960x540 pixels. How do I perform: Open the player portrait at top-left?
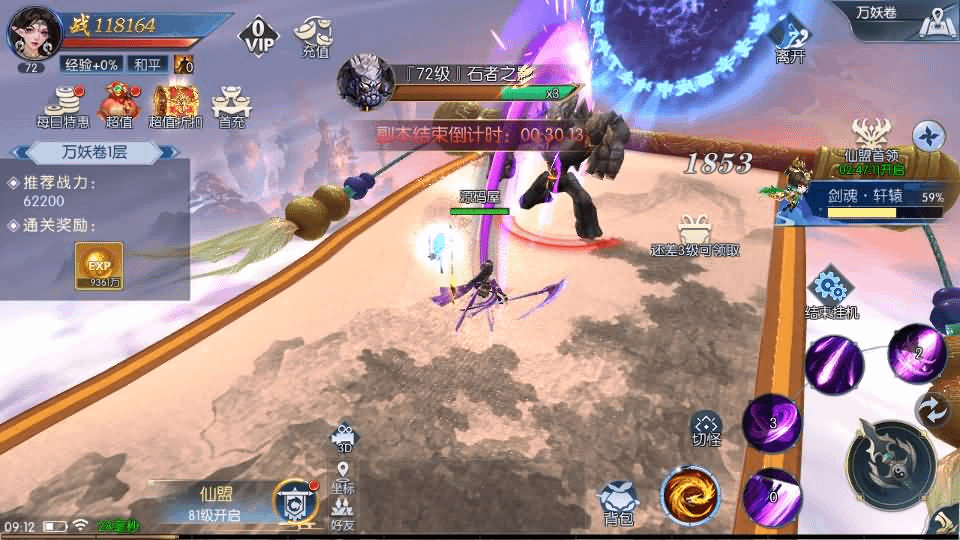coord(33,34)
